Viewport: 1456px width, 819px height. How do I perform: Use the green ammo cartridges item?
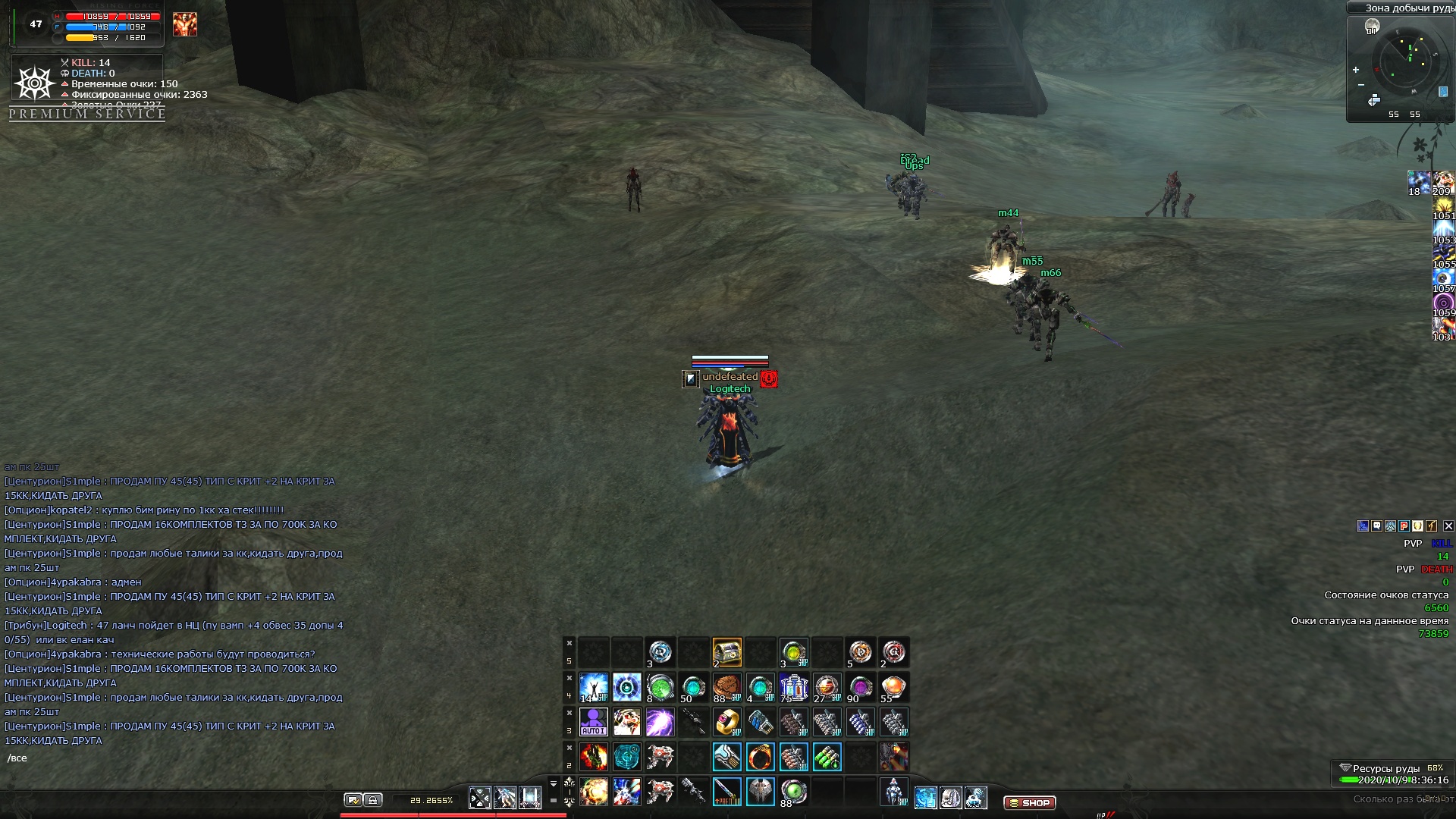point(827,757)
